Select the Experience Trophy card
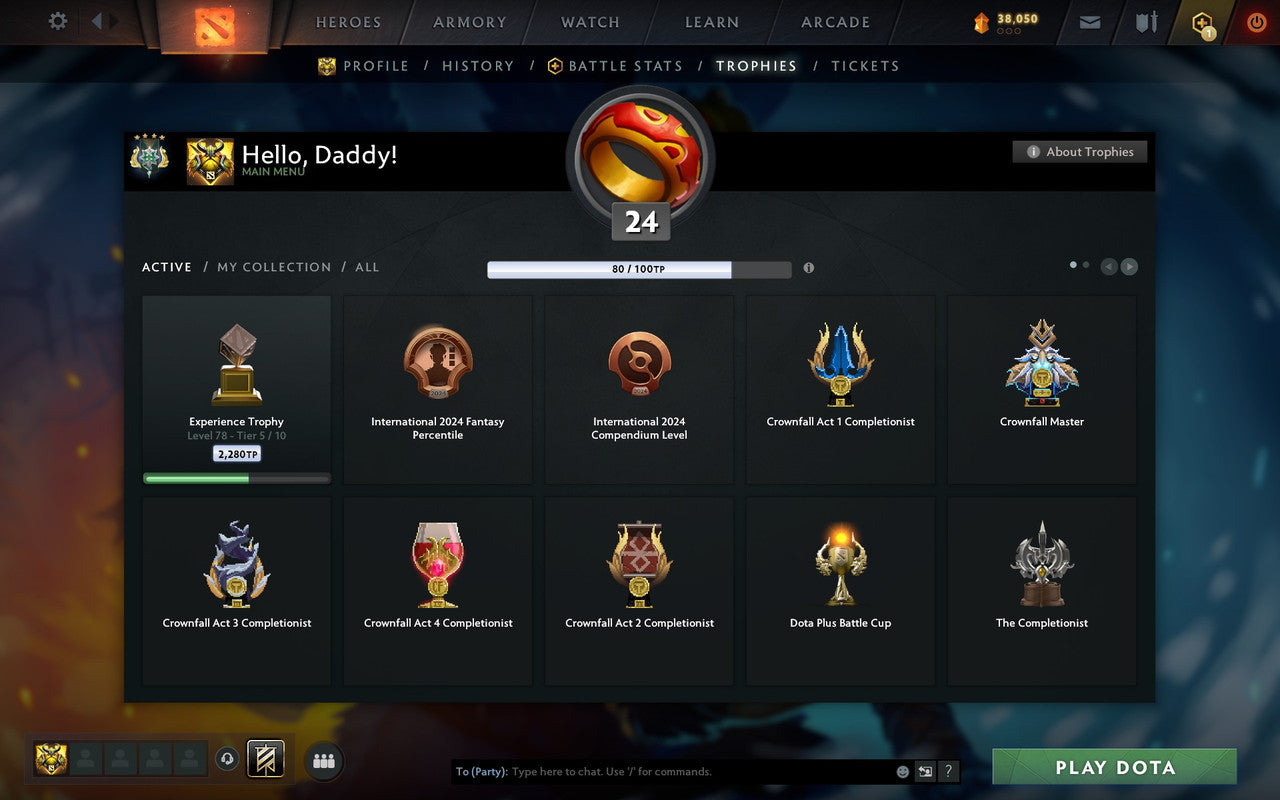The image size is (1280, 800). (236, 390)
